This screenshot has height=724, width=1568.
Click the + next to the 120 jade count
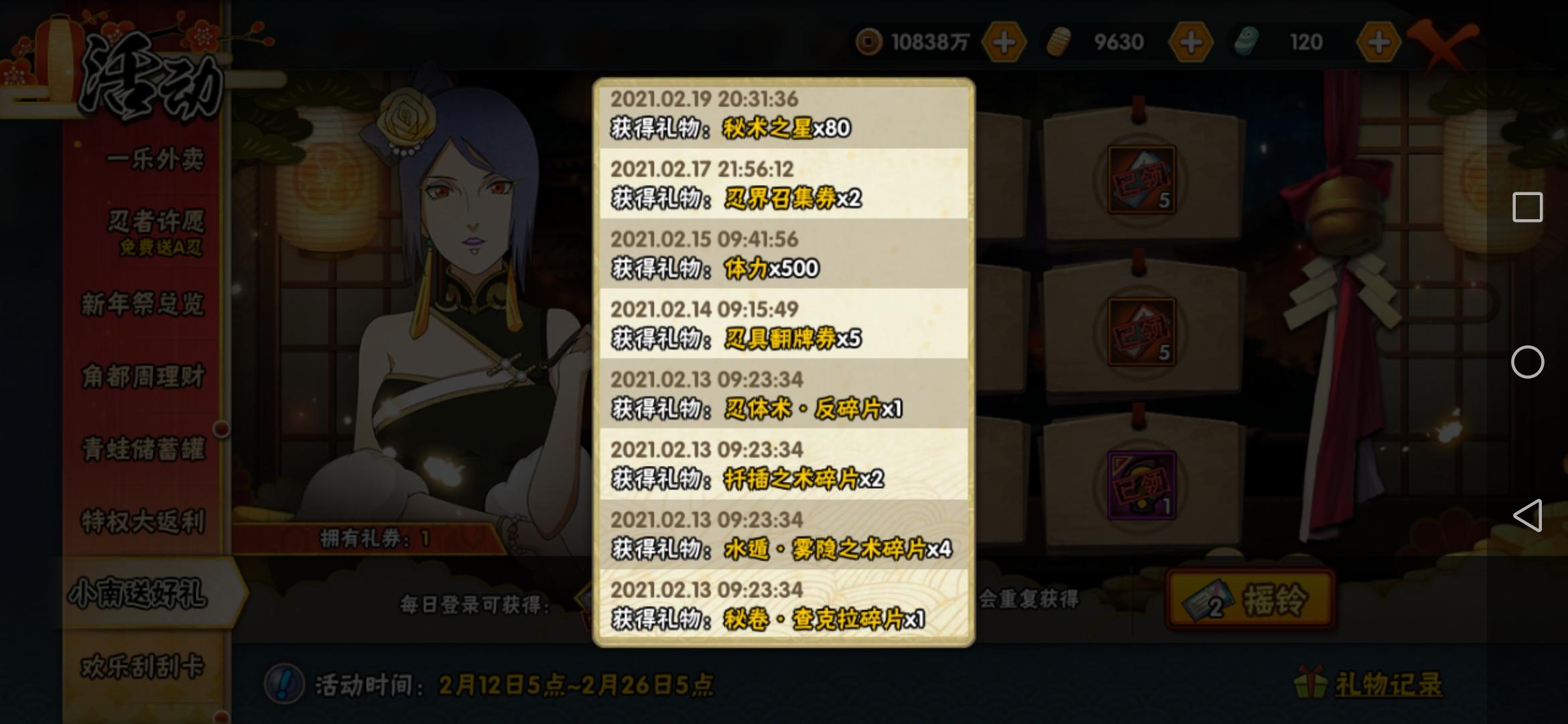(1378, 42)
